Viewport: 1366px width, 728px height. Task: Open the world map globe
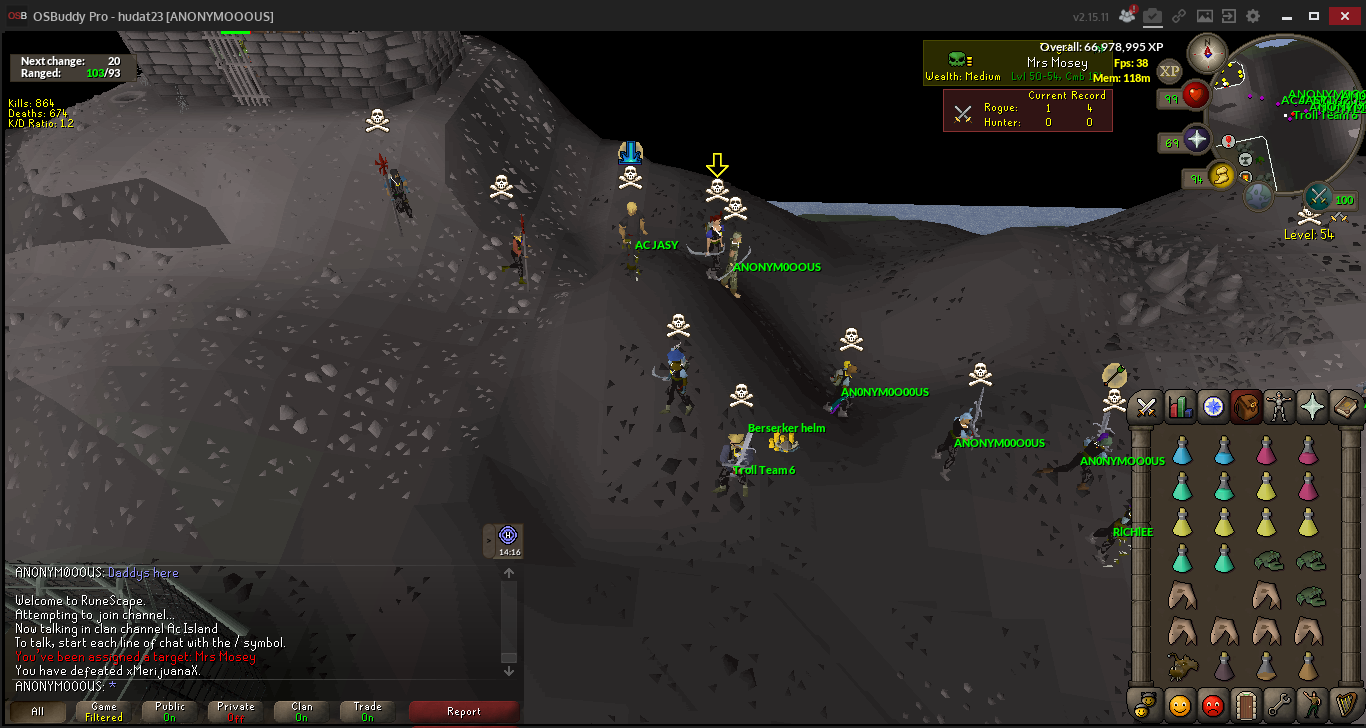point(1258,195)
